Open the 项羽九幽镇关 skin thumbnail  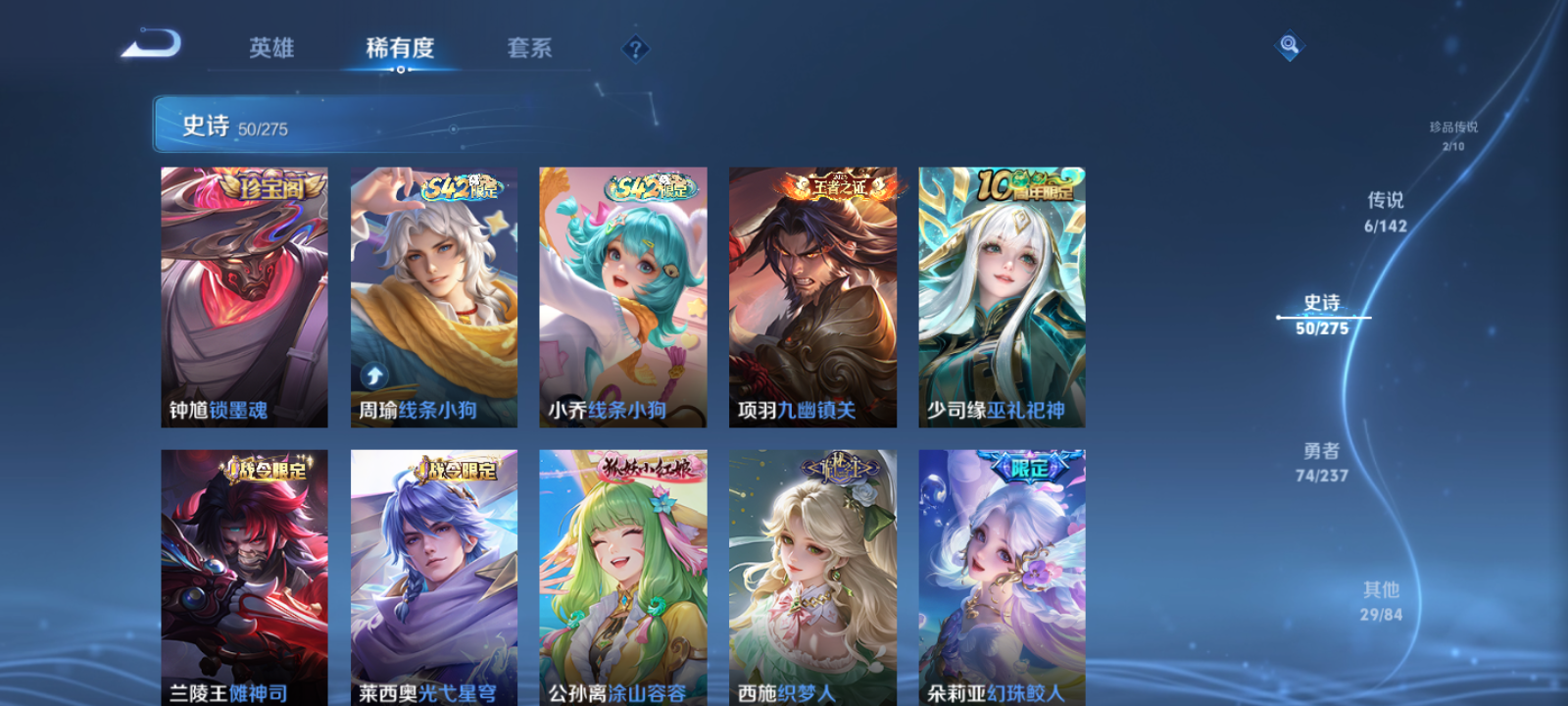tap(811, 296)
